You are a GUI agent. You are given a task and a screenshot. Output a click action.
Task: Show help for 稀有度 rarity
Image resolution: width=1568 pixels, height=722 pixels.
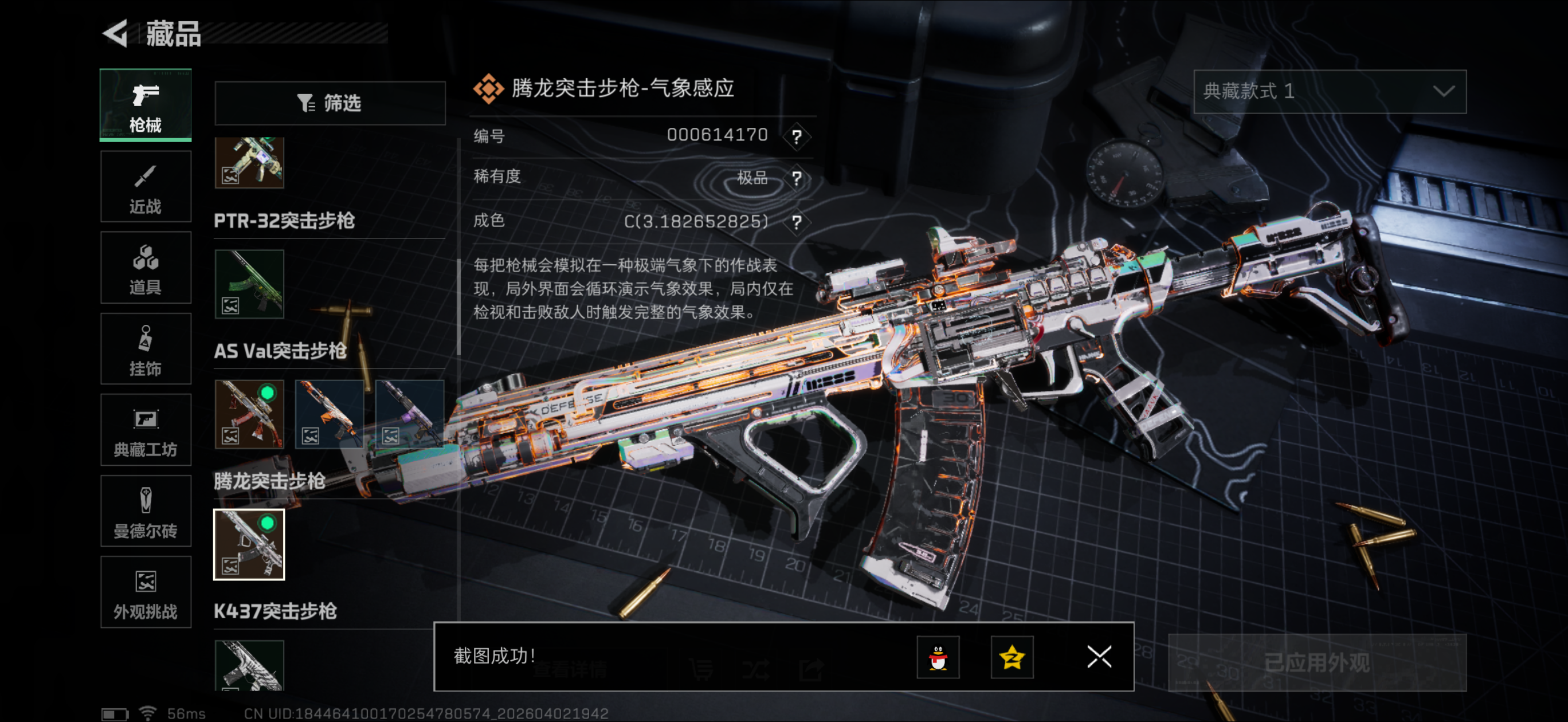click(796, 178)
